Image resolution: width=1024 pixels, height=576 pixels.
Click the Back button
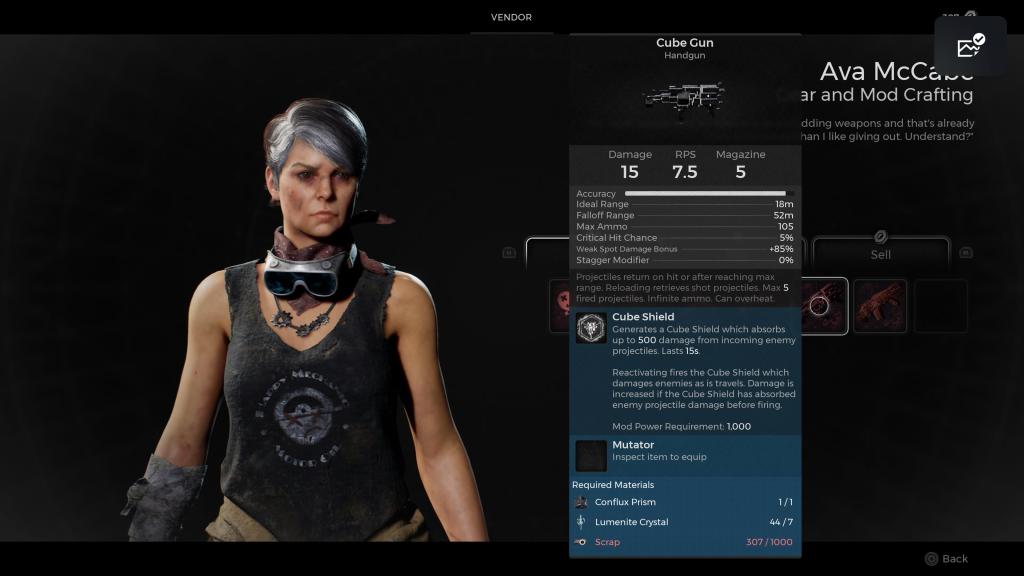946,559
